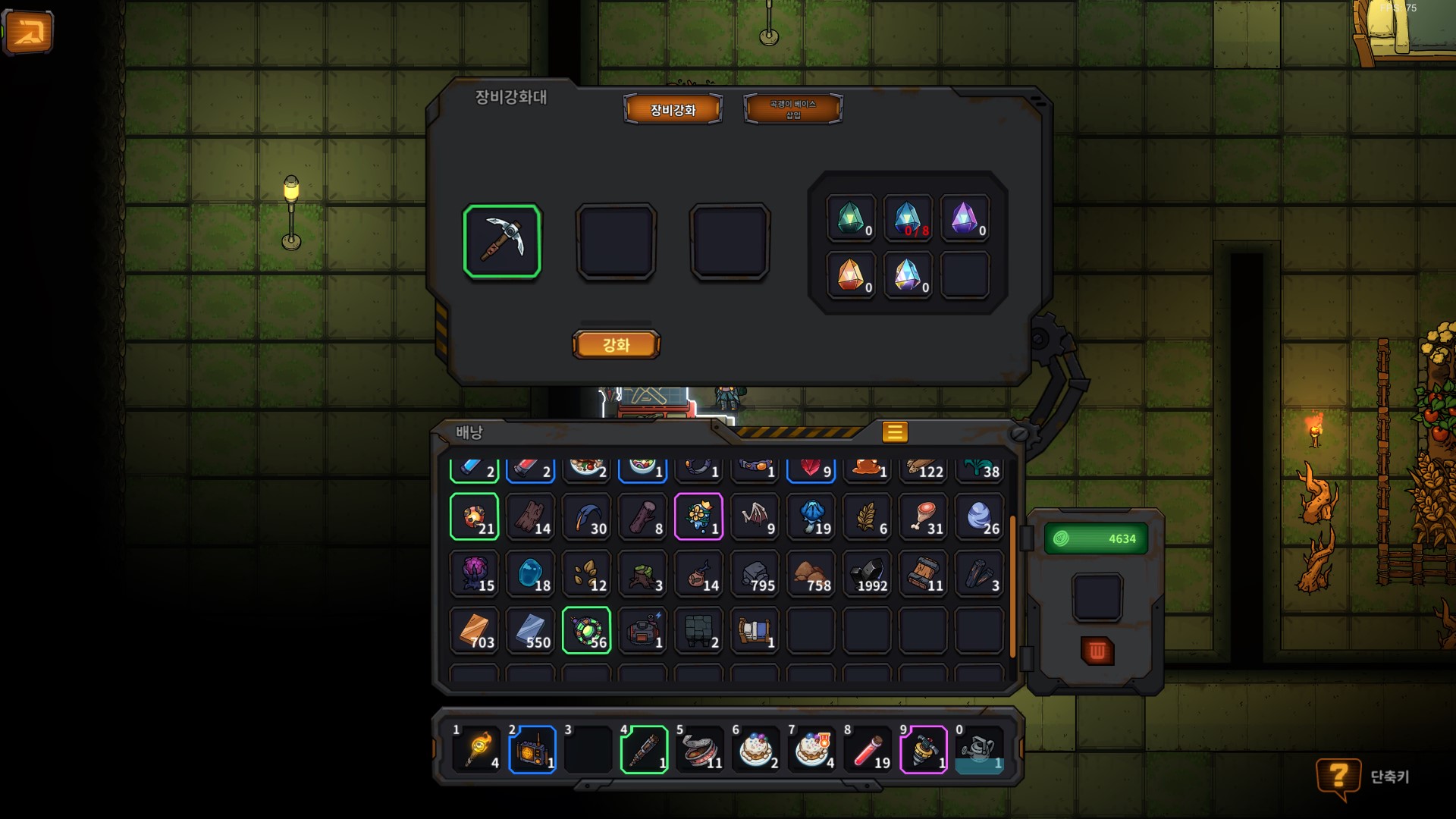
Task: Choose the blue mushroom stack of 19
Action: pos(811,517)
